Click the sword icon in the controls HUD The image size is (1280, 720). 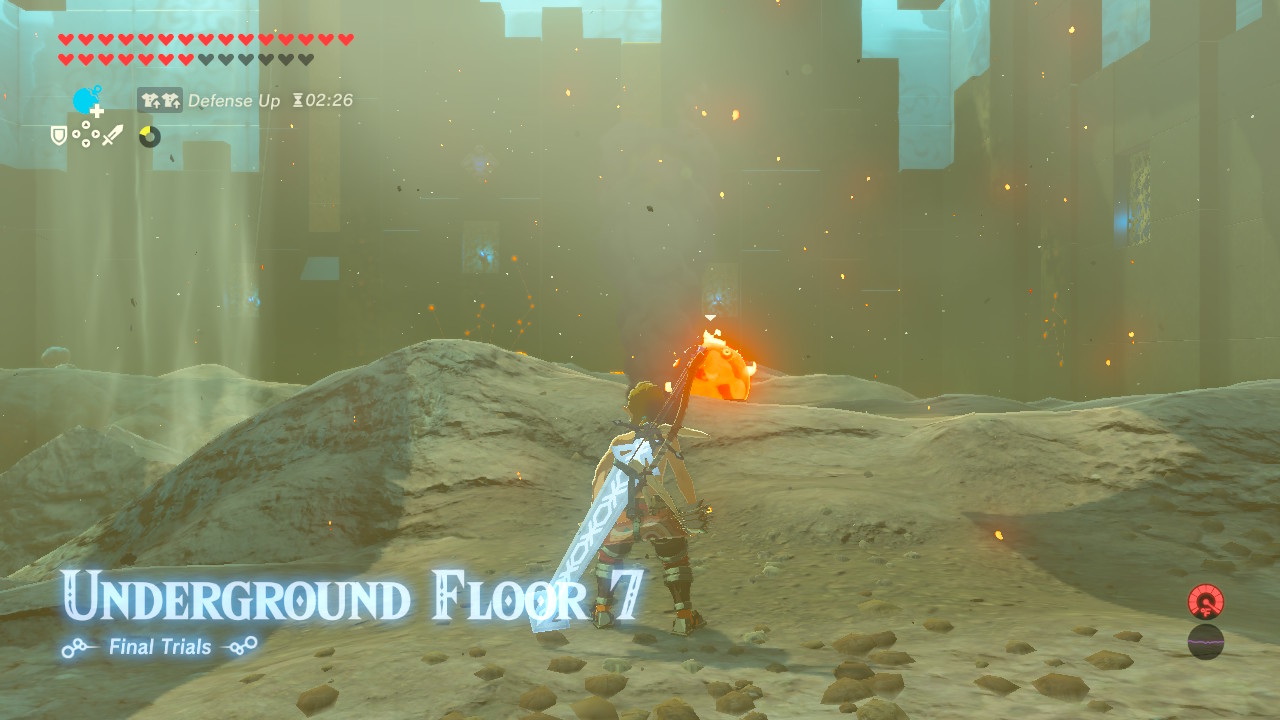(x=112, y=134)
